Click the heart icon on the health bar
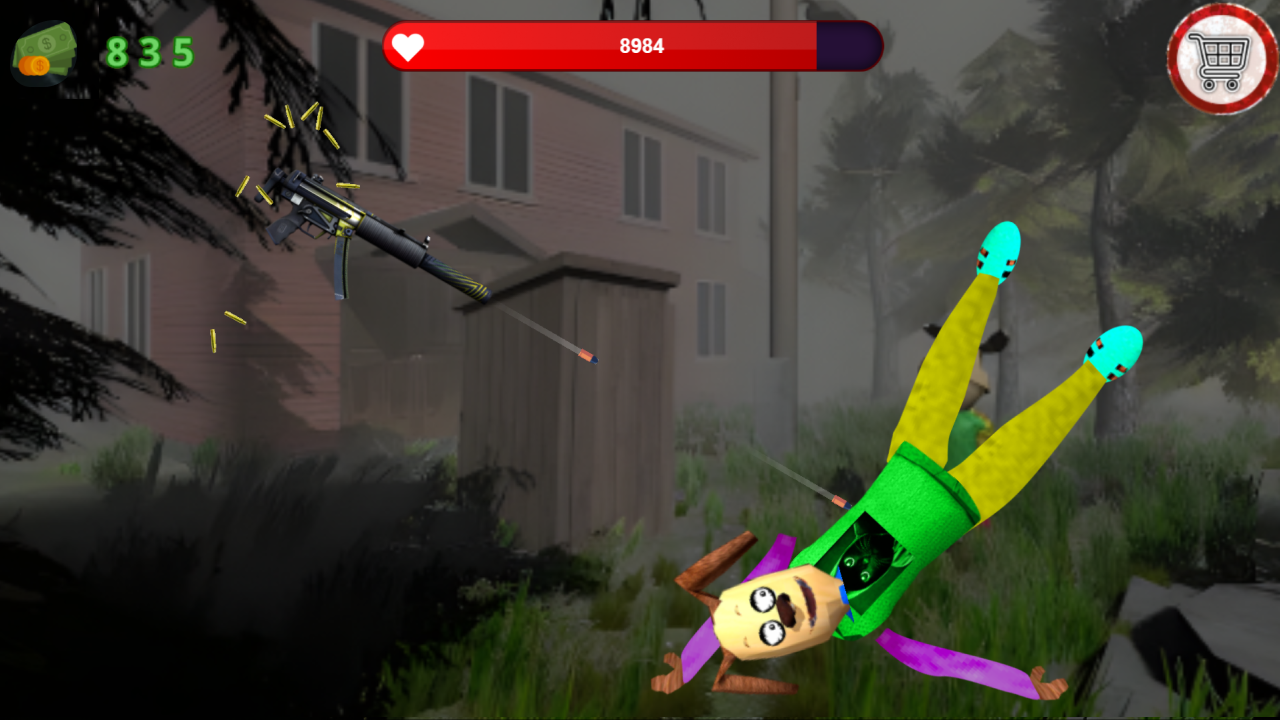The height and width of the screenshot is (720, 1280). click(x=408, y=46)
